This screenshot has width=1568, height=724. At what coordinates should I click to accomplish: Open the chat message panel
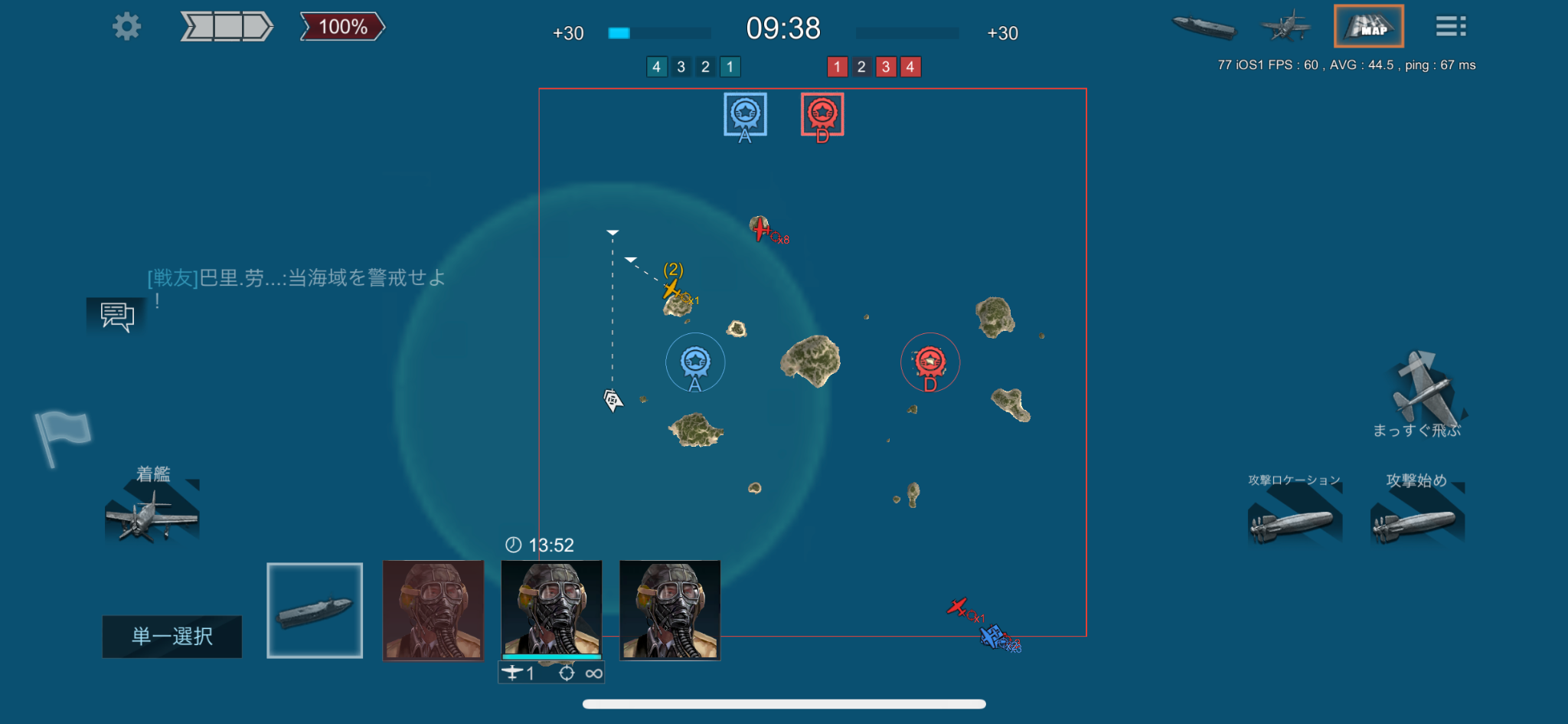tap(117, 316)
